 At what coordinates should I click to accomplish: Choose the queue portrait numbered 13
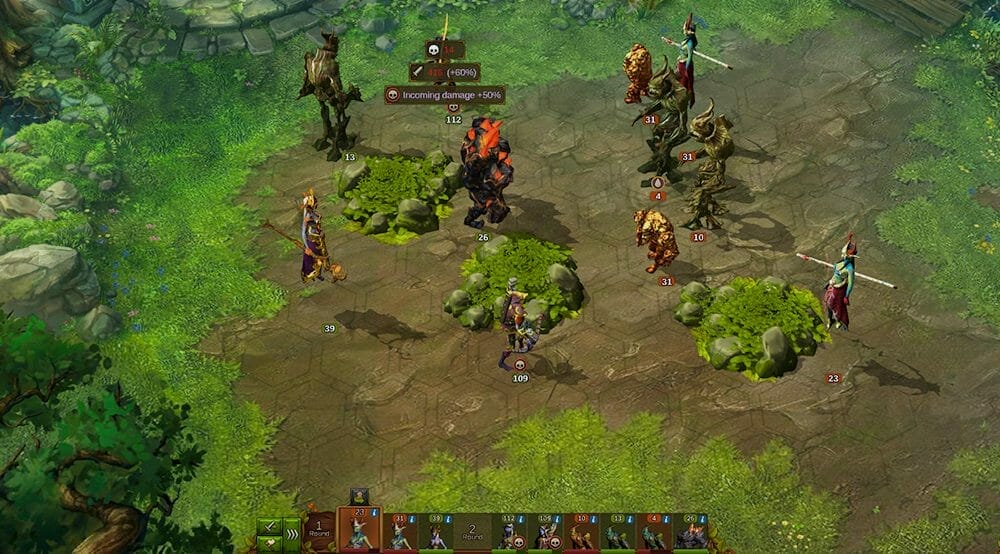click(618, 533)
